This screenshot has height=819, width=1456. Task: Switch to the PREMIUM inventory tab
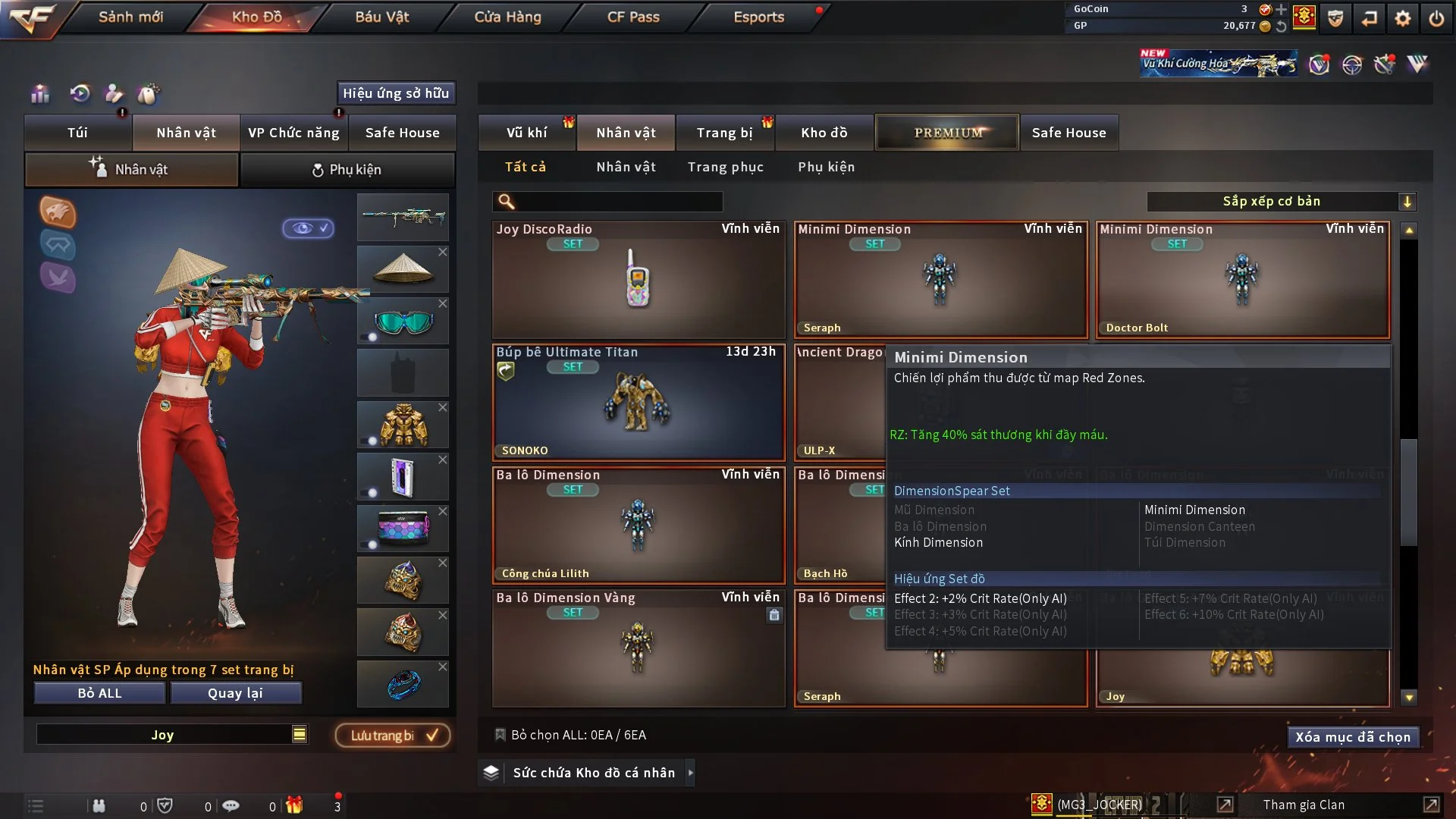point(947,133)
